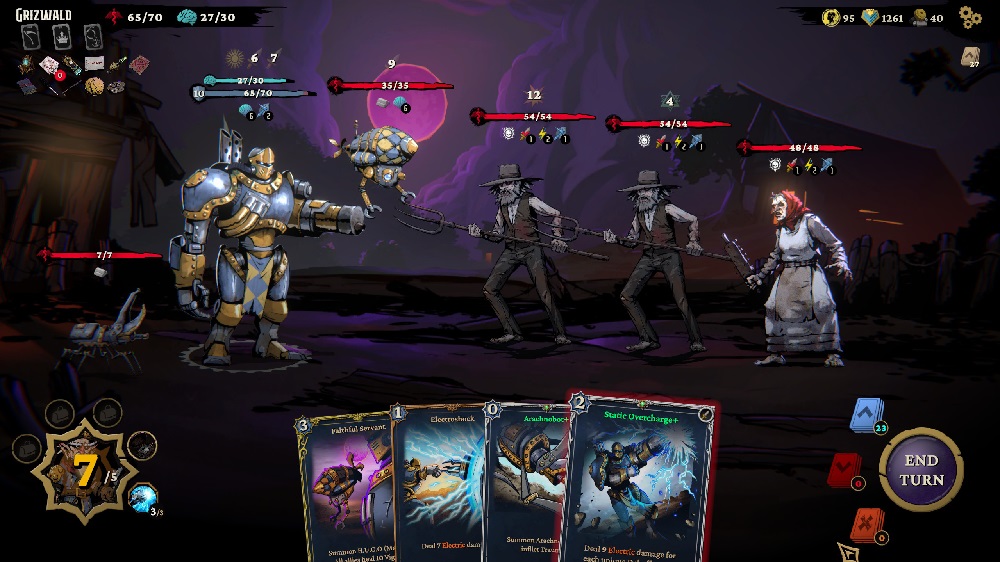Inspect the scythe card slot under Grizwald
The width and height of the screenshot is (1000, 562).
coord(31,38)
